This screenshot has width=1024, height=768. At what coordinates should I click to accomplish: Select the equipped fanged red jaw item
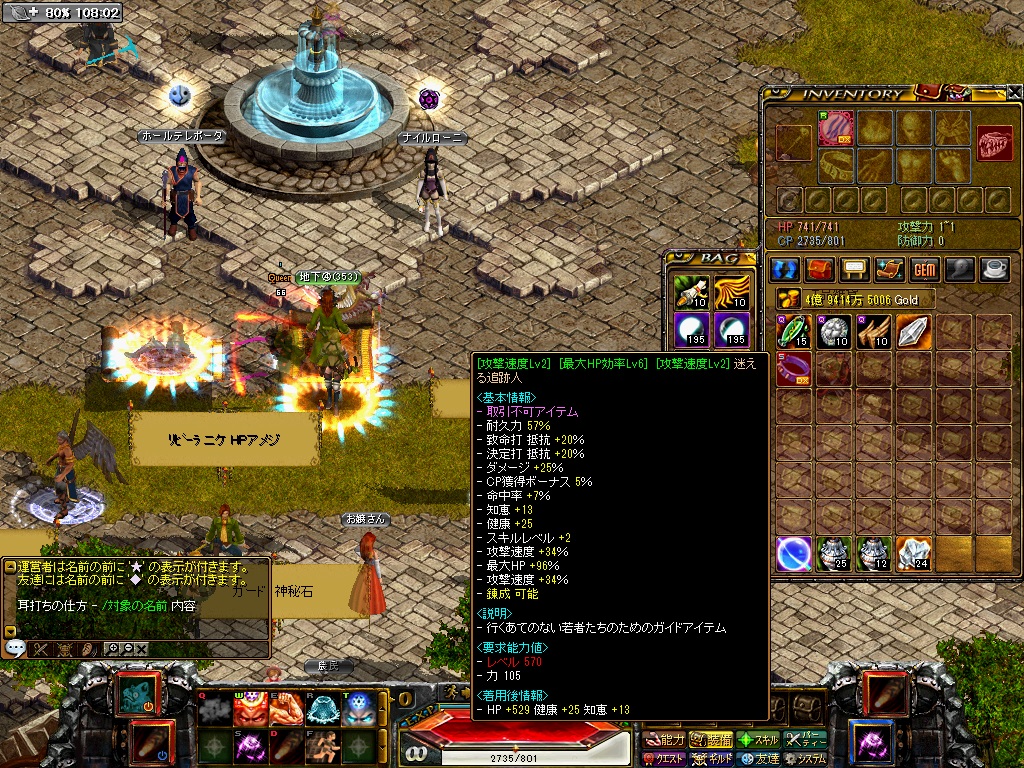995,142
